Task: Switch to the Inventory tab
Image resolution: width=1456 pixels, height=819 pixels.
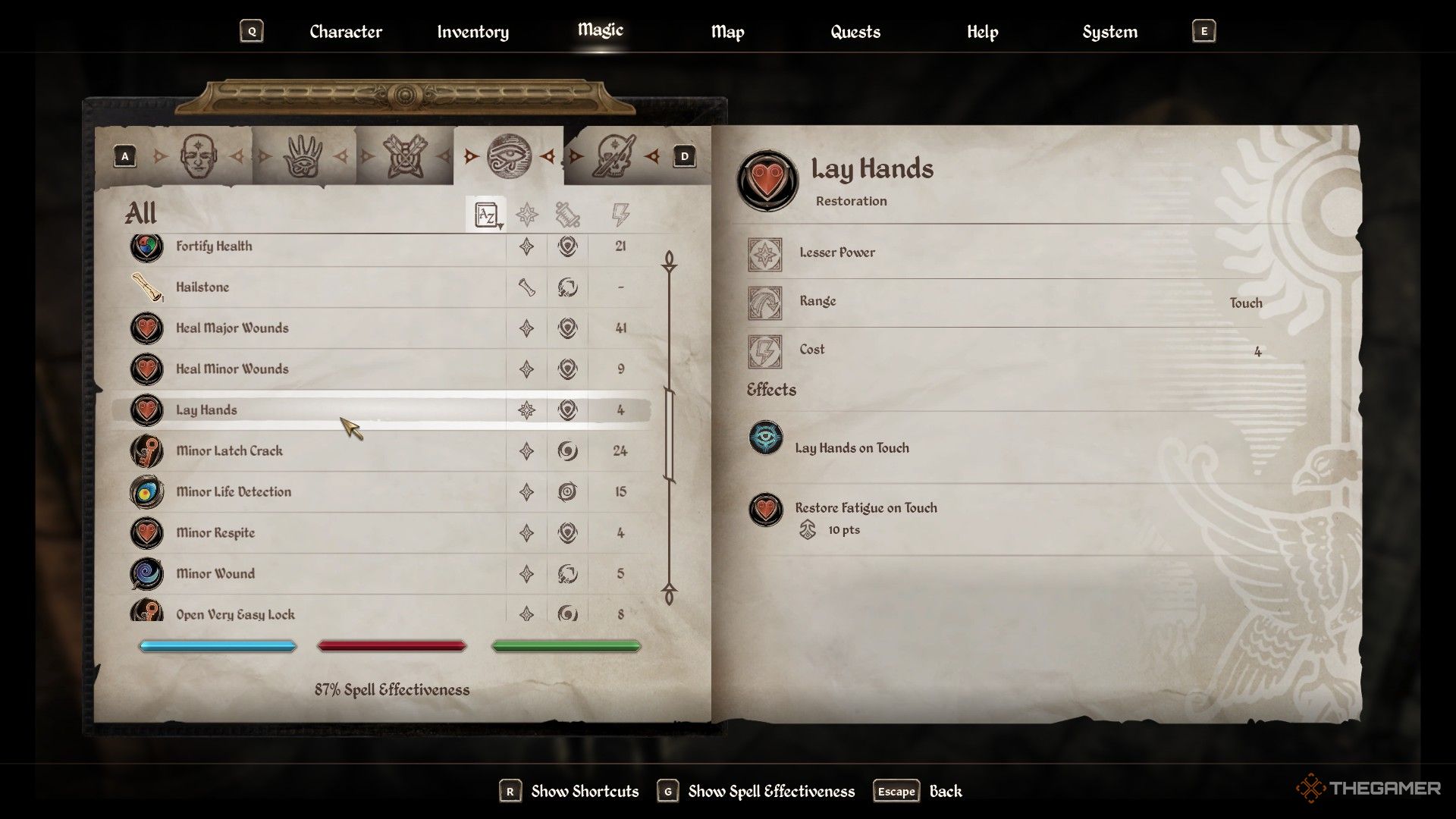Action: [x=472, y=32]
